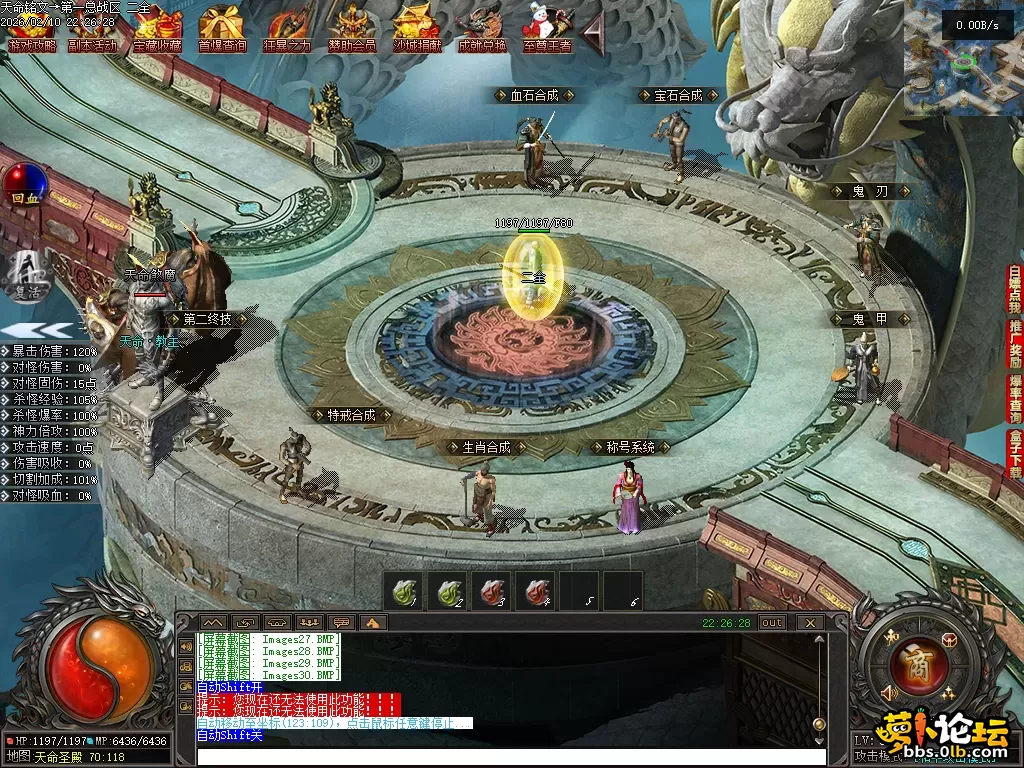The height and width of the screenshot is (768, 1024).
Task: Use the red potion in hotbar slot 3
Action: point(491,591)
